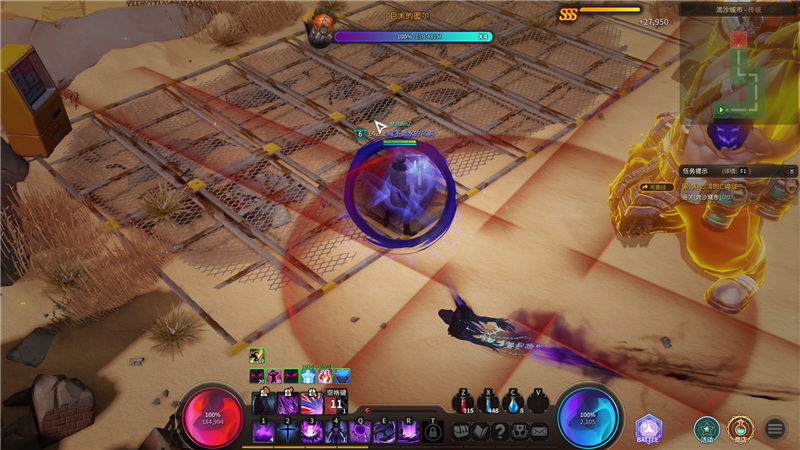The width and height of the screenshot is (800, 450).
Task: Open the book journal icon
Action: click(480, 431)
